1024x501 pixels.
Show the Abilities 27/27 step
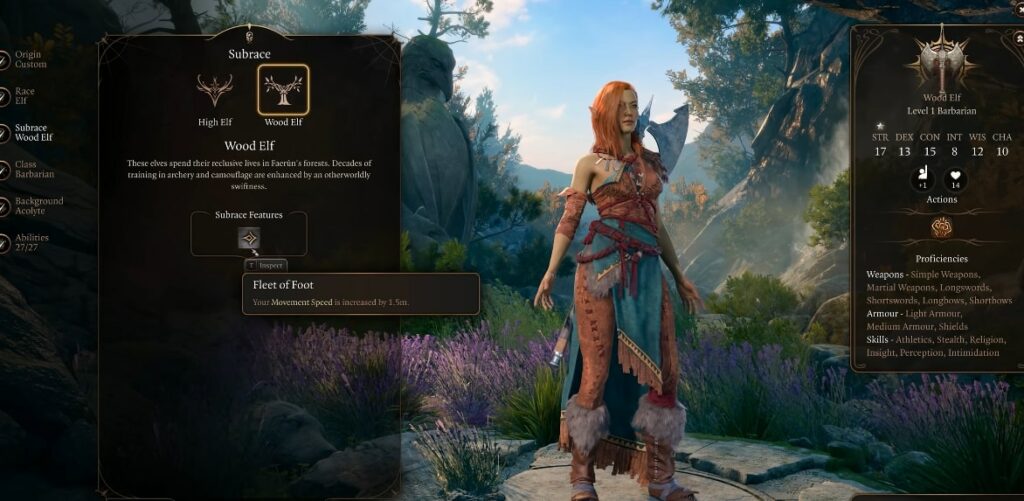click(x=31, y=242)
